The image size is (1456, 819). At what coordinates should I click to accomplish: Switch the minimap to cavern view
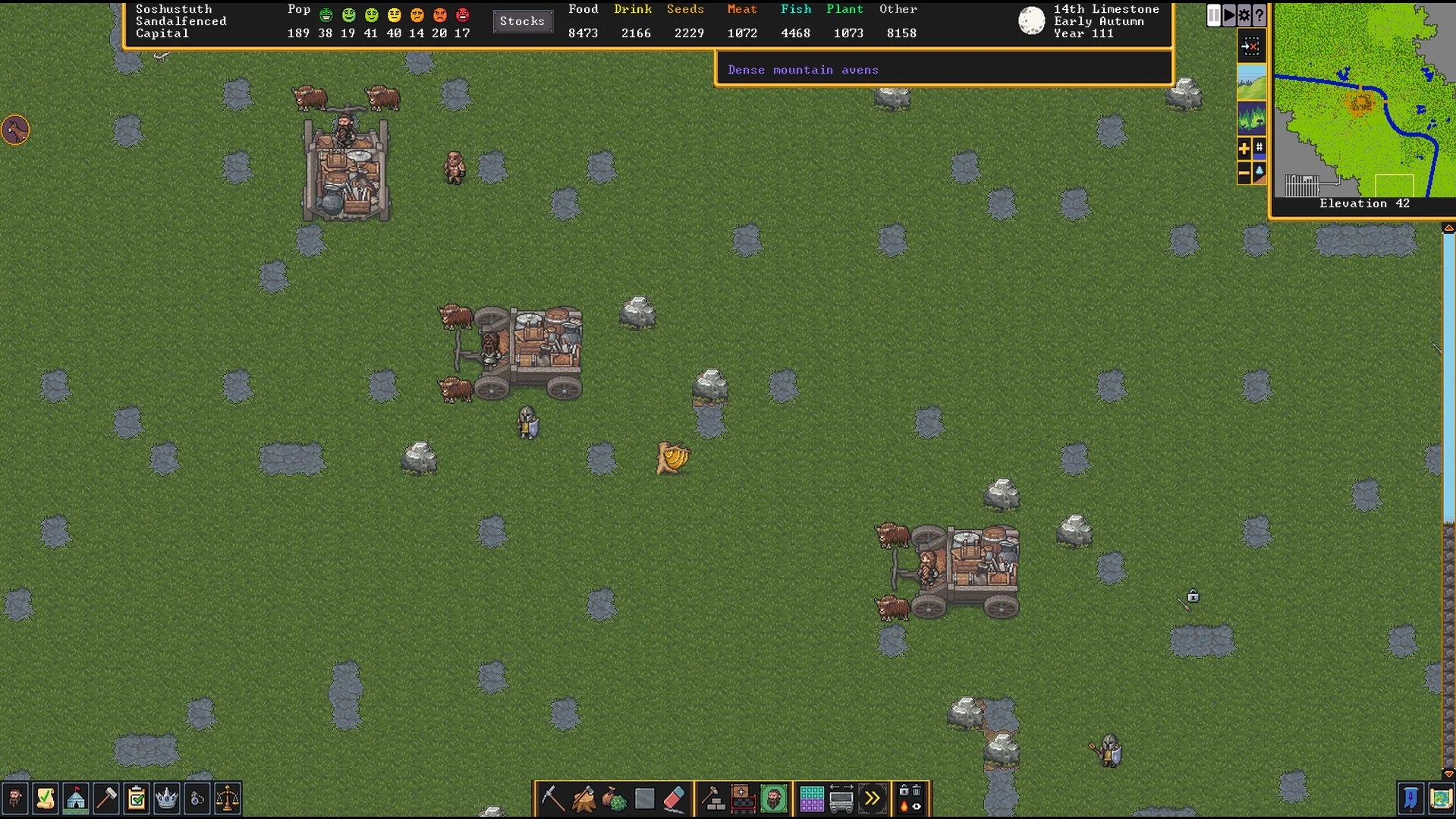[1253, 116]
